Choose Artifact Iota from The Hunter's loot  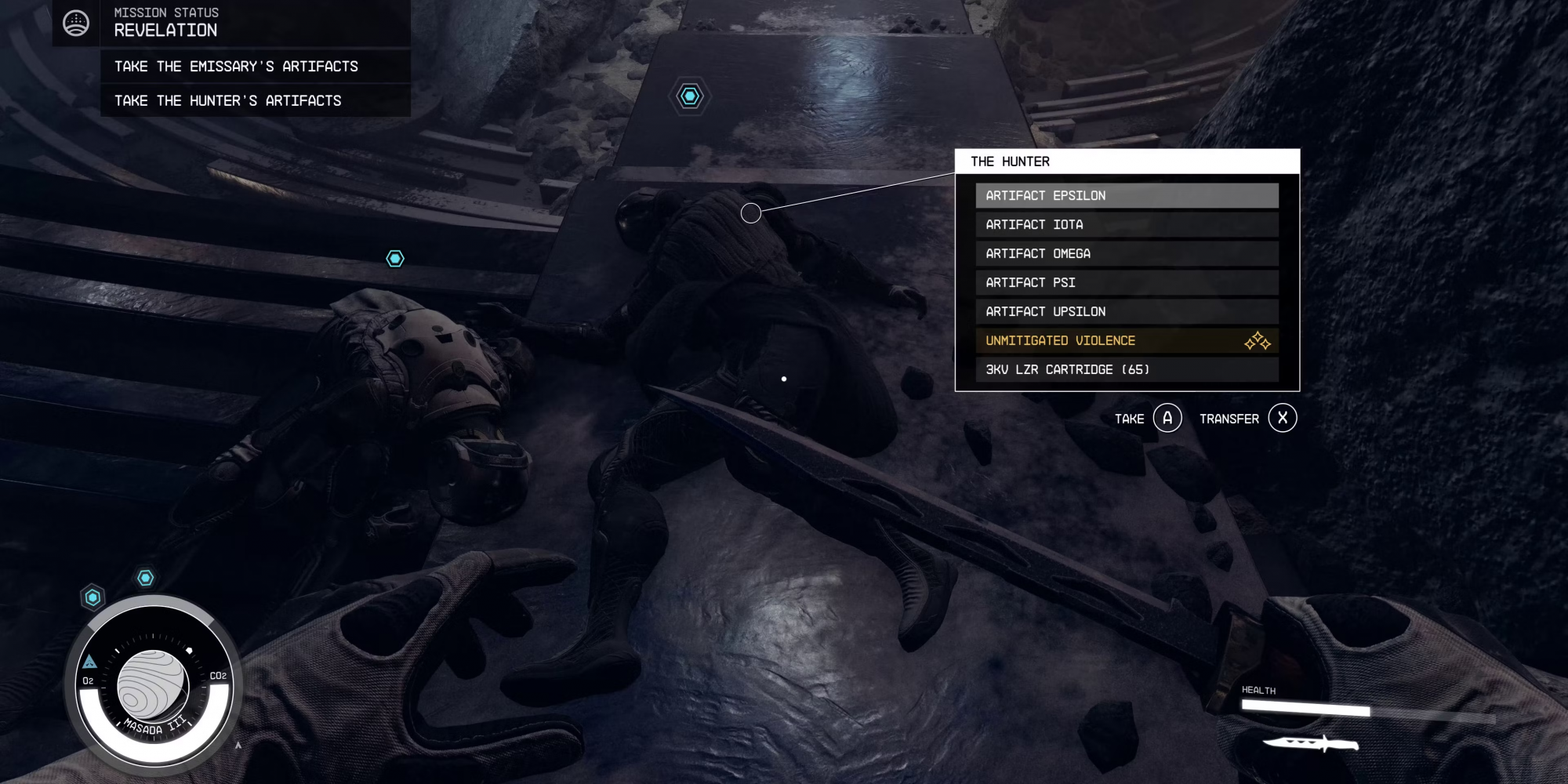pyautogui.click(x=1126, y=225)
